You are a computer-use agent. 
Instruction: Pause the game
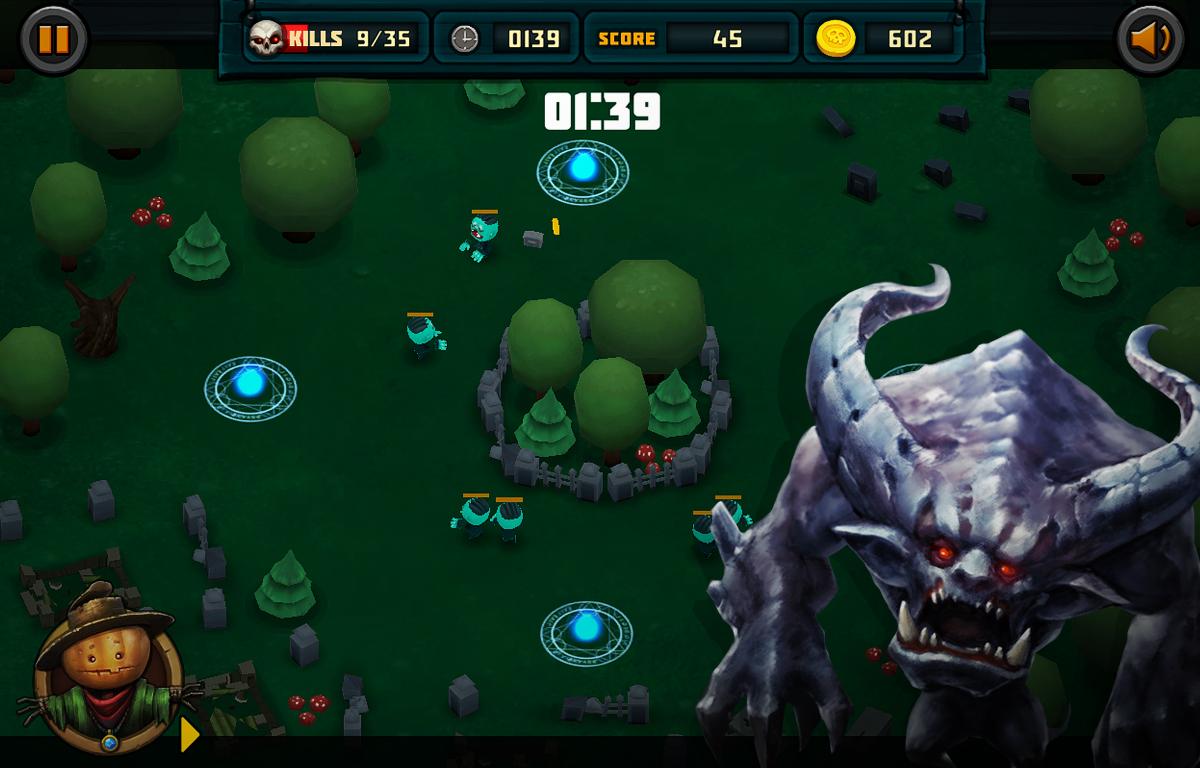click(53, 40)
